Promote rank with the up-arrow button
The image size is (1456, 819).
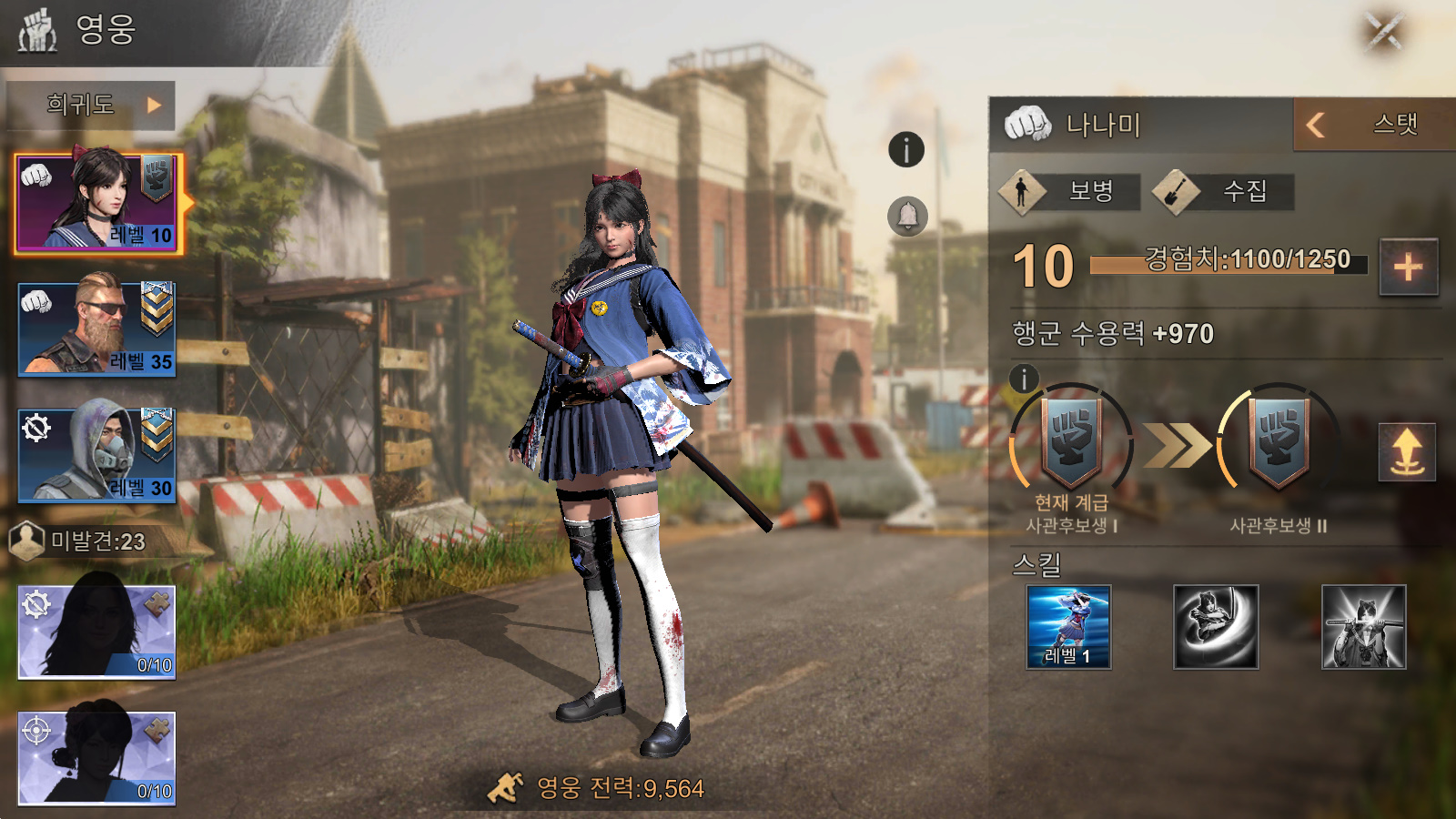1407,452
